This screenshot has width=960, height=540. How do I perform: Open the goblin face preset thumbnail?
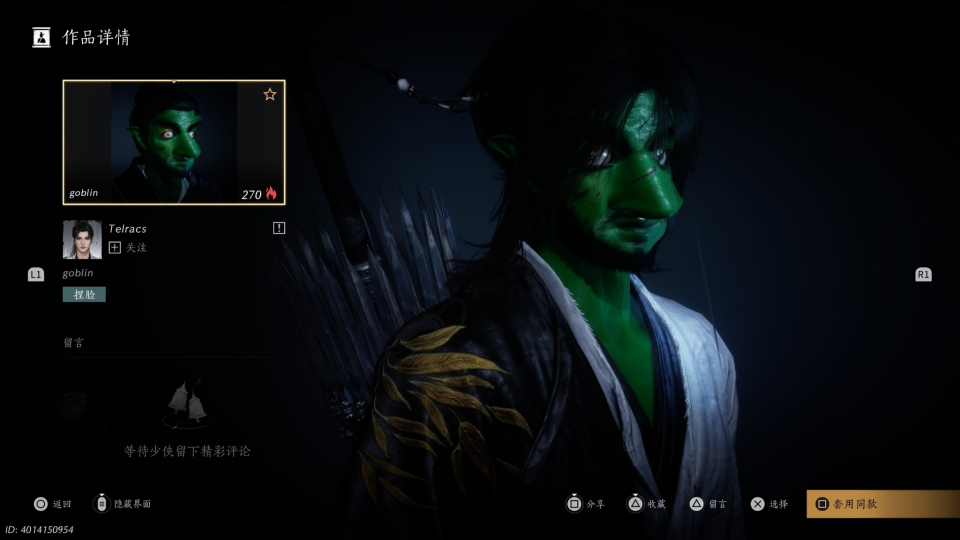click(x=173, y=142)
